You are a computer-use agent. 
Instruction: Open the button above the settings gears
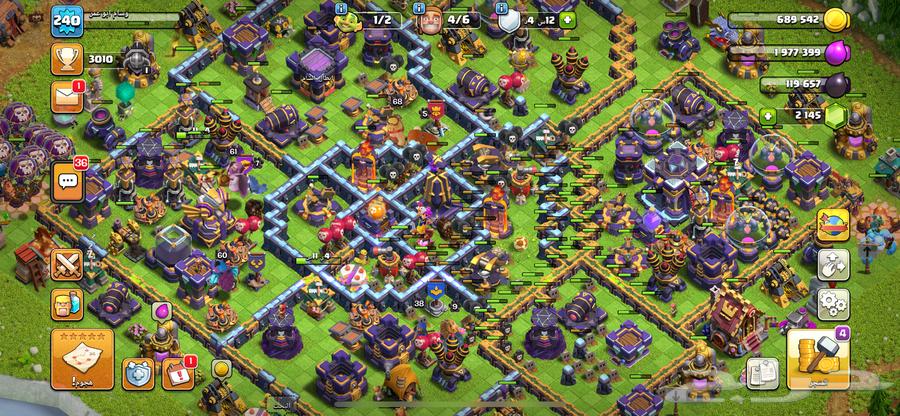coord(833,265)
